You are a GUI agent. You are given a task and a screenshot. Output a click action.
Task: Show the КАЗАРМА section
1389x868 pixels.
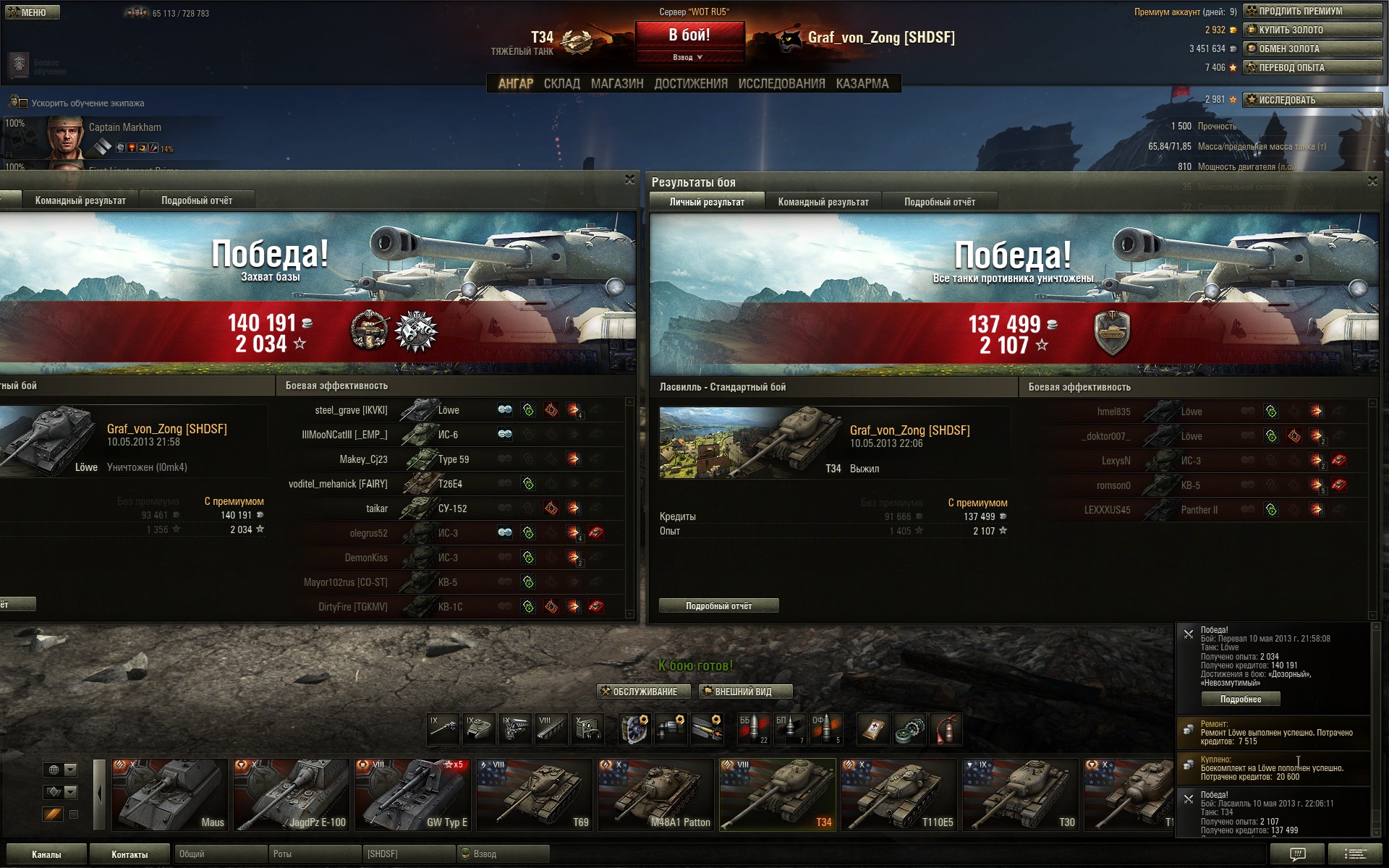862,84
